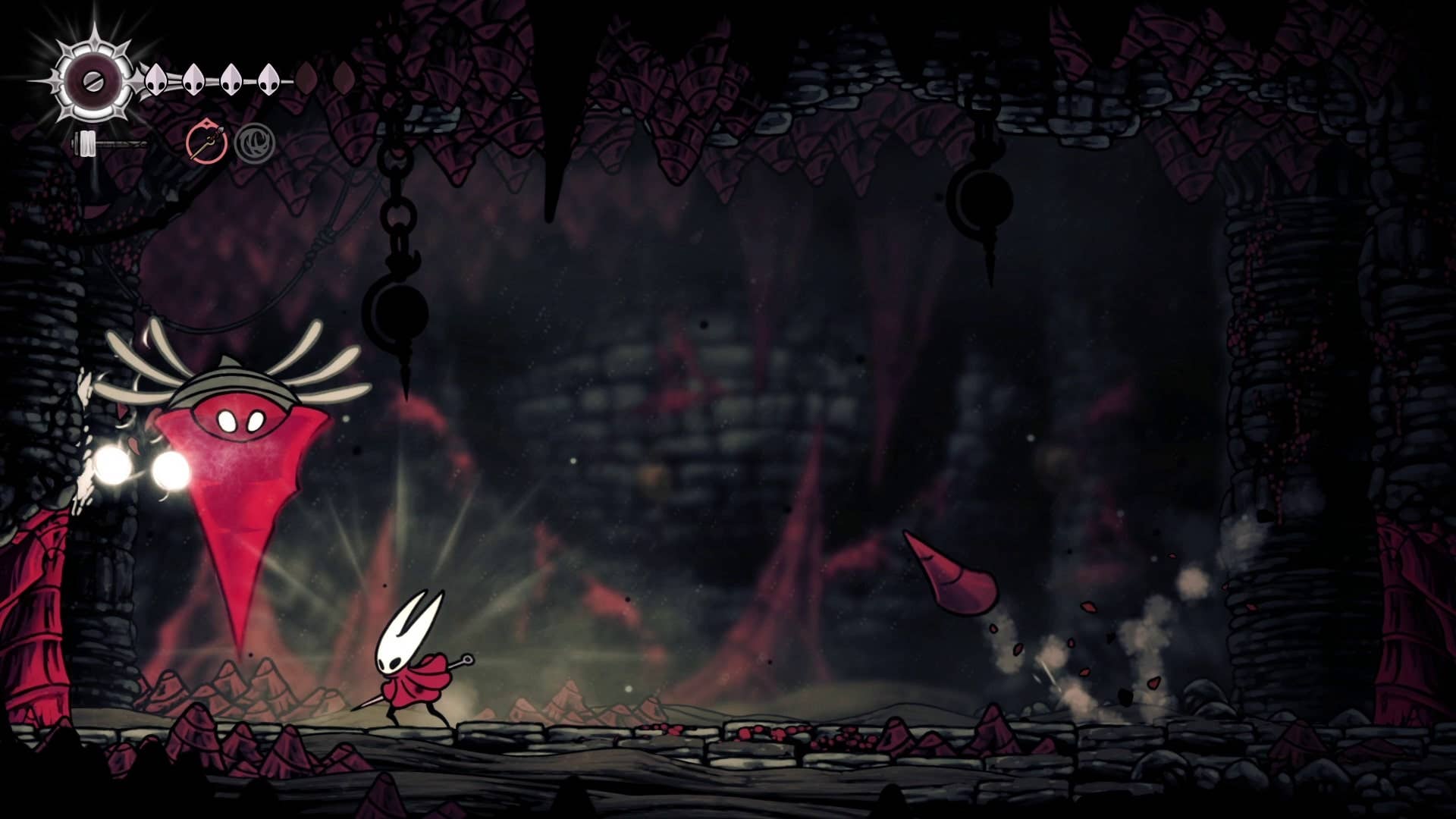The image size is (1456, 819).
Task: Select the red-ringed needle tool icon
Action: tap(206, 142)
